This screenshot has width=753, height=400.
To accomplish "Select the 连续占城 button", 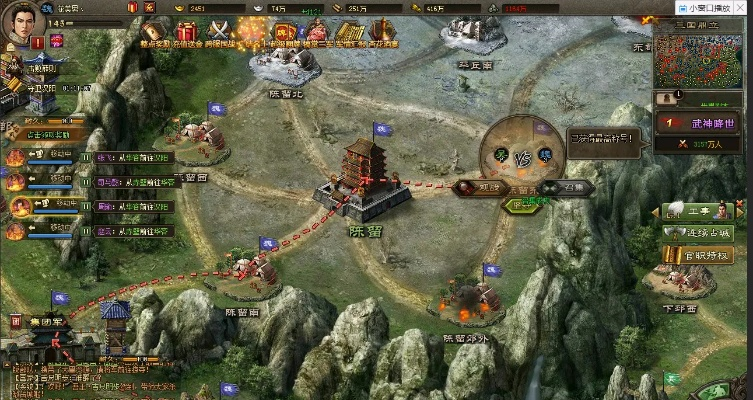I will point(699,233).
